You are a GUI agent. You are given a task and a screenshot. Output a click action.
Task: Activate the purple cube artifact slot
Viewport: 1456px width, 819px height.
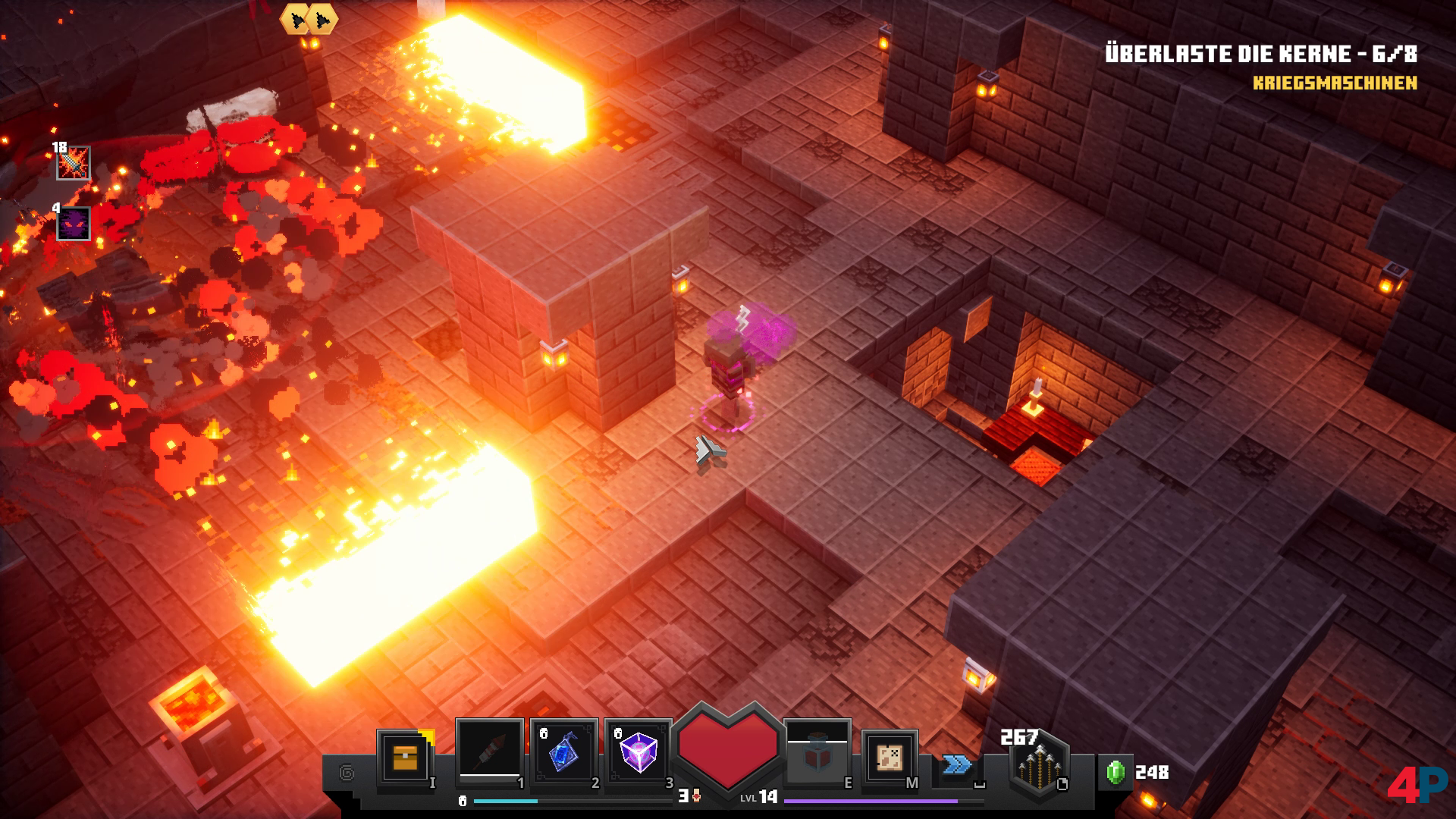(x=638, y=752)
